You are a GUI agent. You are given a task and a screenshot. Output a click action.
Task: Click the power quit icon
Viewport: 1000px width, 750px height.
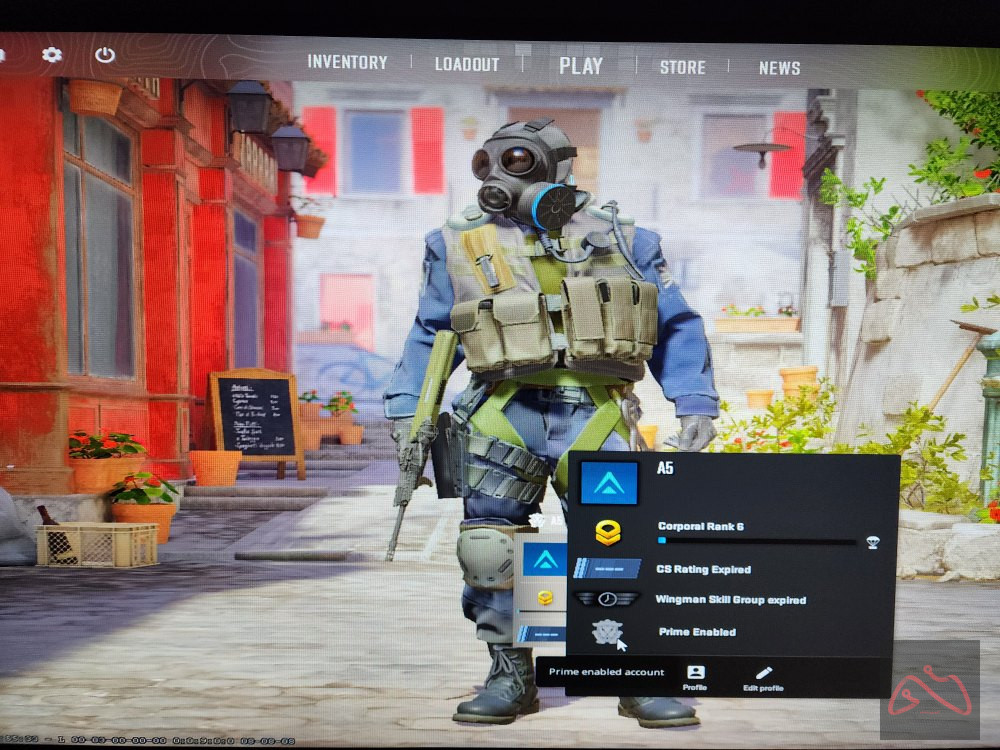tap(105, 55)
